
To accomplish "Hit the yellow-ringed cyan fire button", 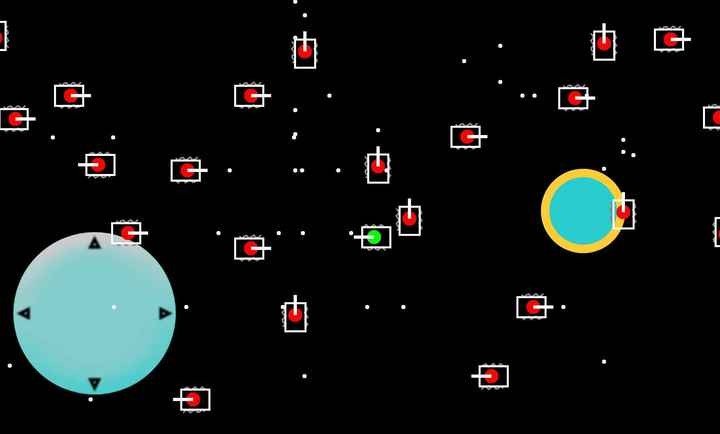I will 582,211.
